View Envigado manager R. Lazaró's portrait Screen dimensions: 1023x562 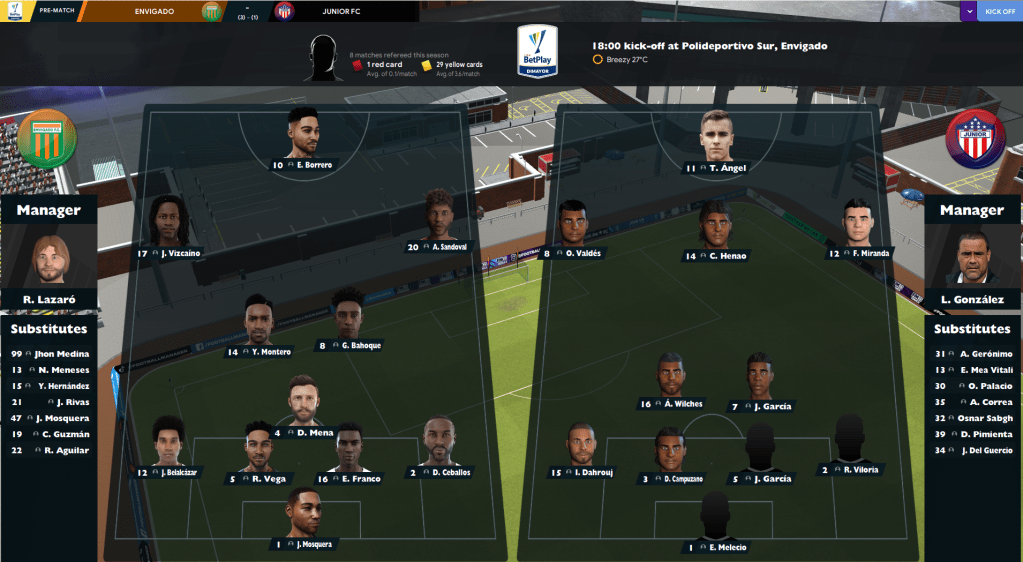click(48, 260)
